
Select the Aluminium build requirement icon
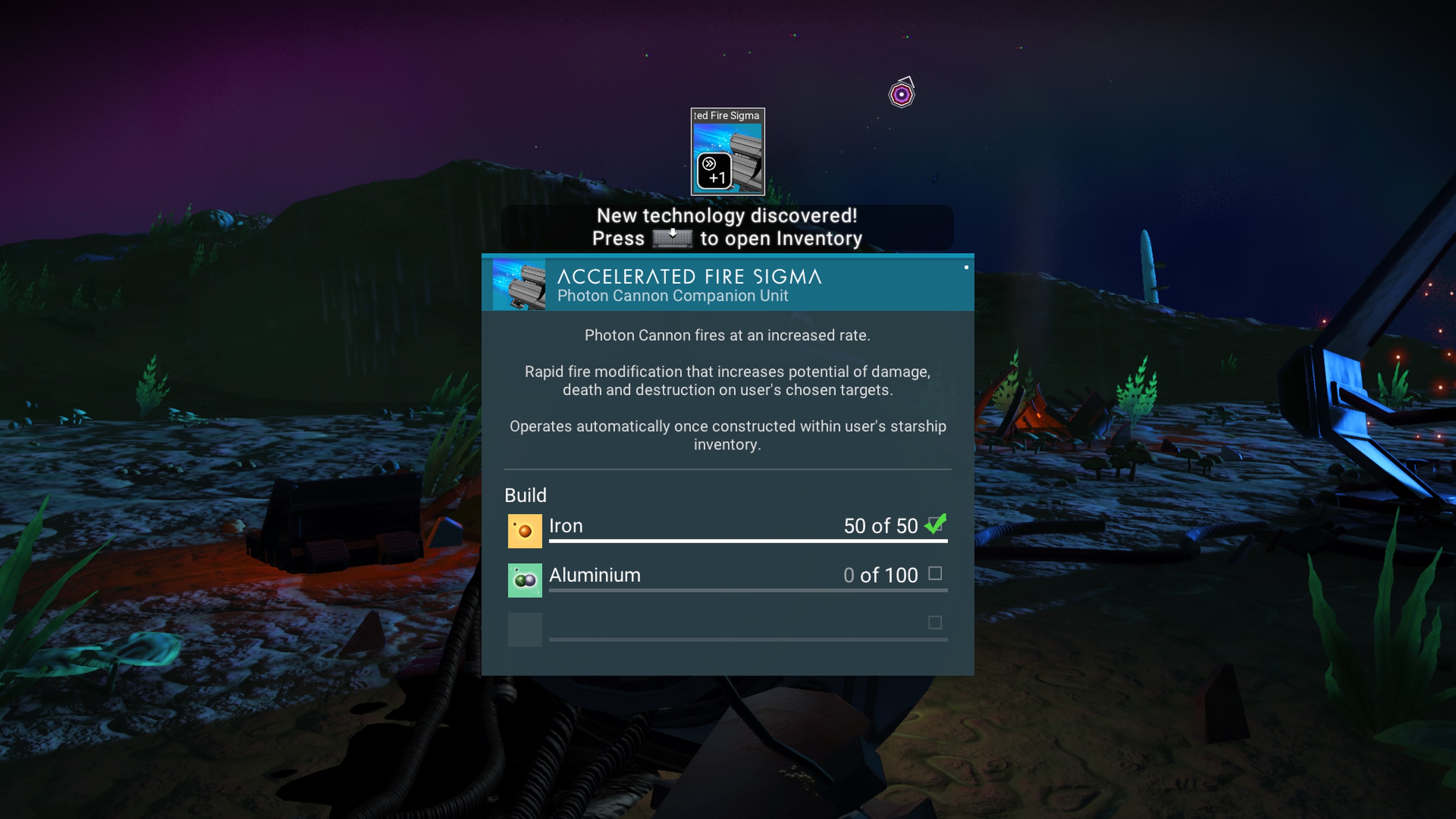click(x=524, y=580)
